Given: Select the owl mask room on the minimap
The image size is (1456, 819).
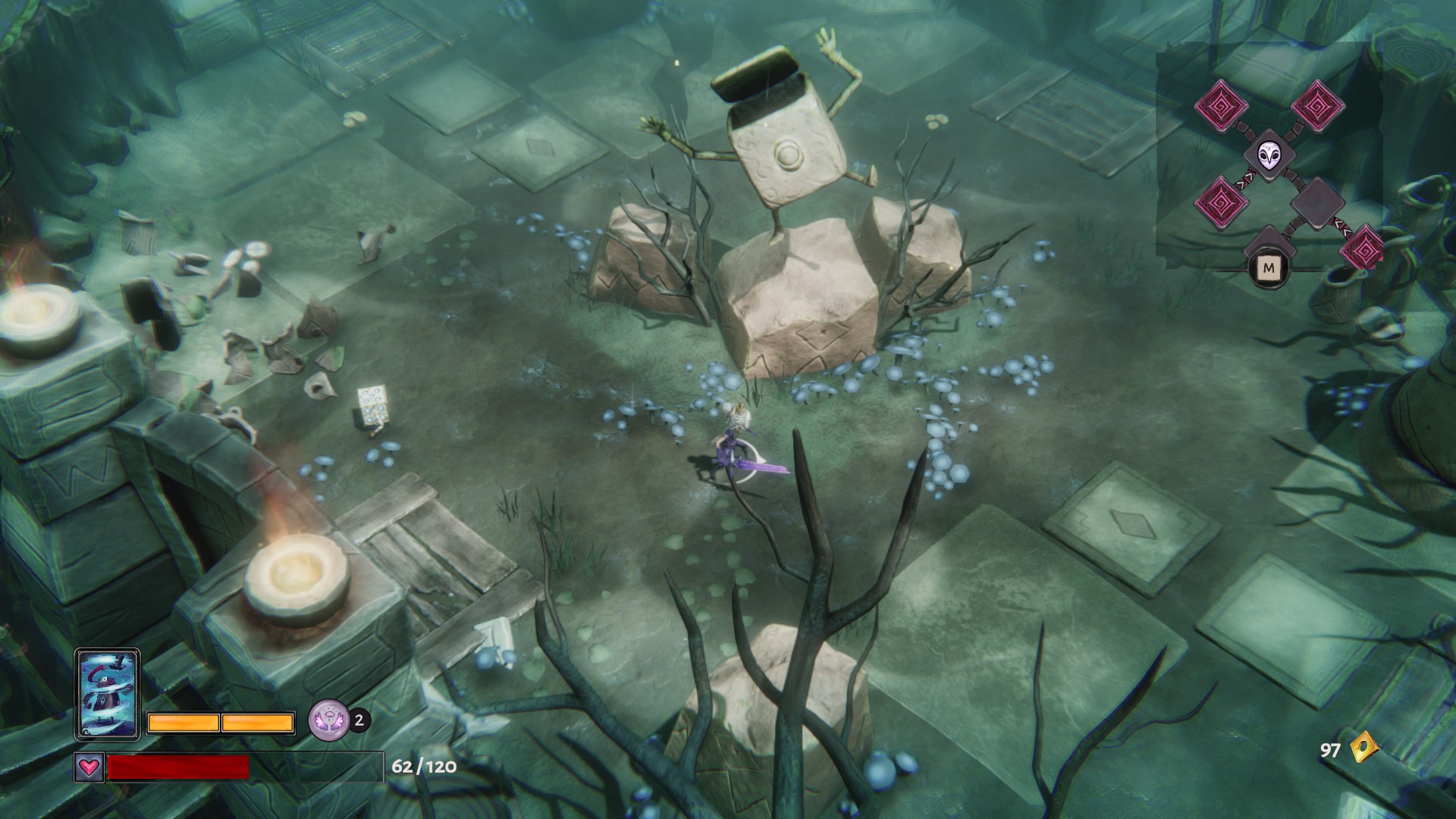Looking at the screenshot, I should (1268, 155).
